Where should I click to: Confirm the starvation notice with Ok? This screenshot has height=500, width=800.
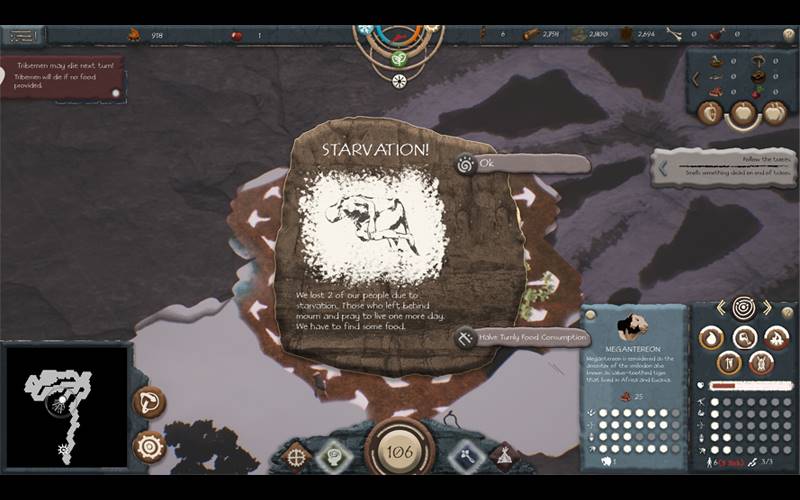[x=520, y=164]
